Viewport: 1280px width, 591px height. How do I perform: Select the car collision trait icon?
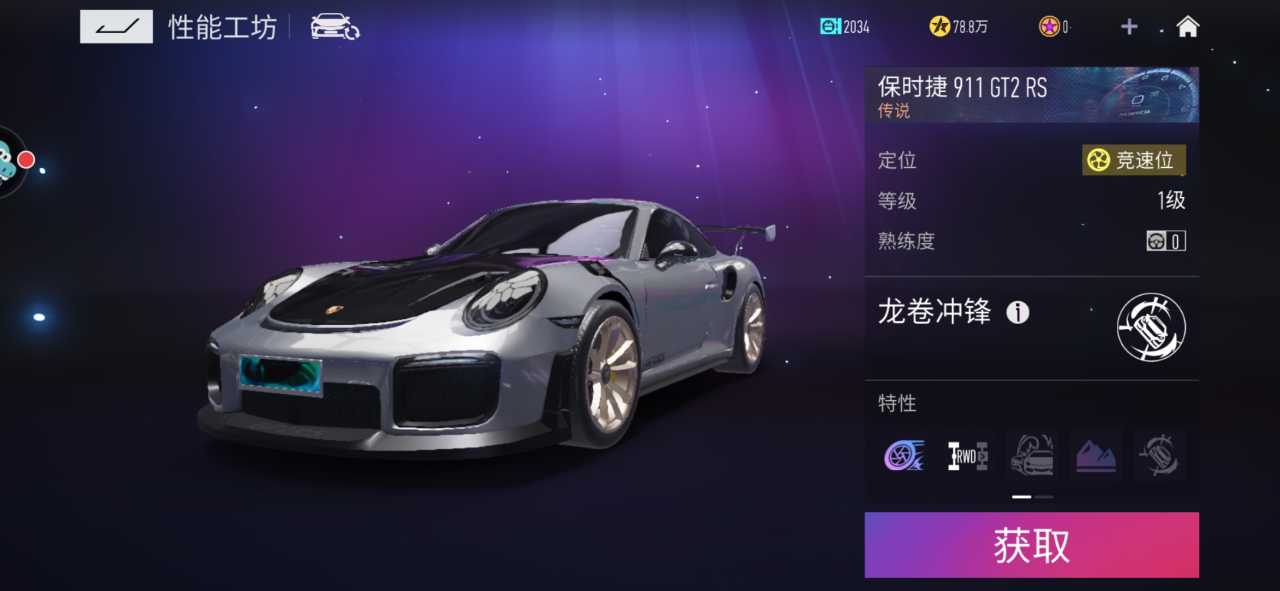click(x=1032, y=456)
